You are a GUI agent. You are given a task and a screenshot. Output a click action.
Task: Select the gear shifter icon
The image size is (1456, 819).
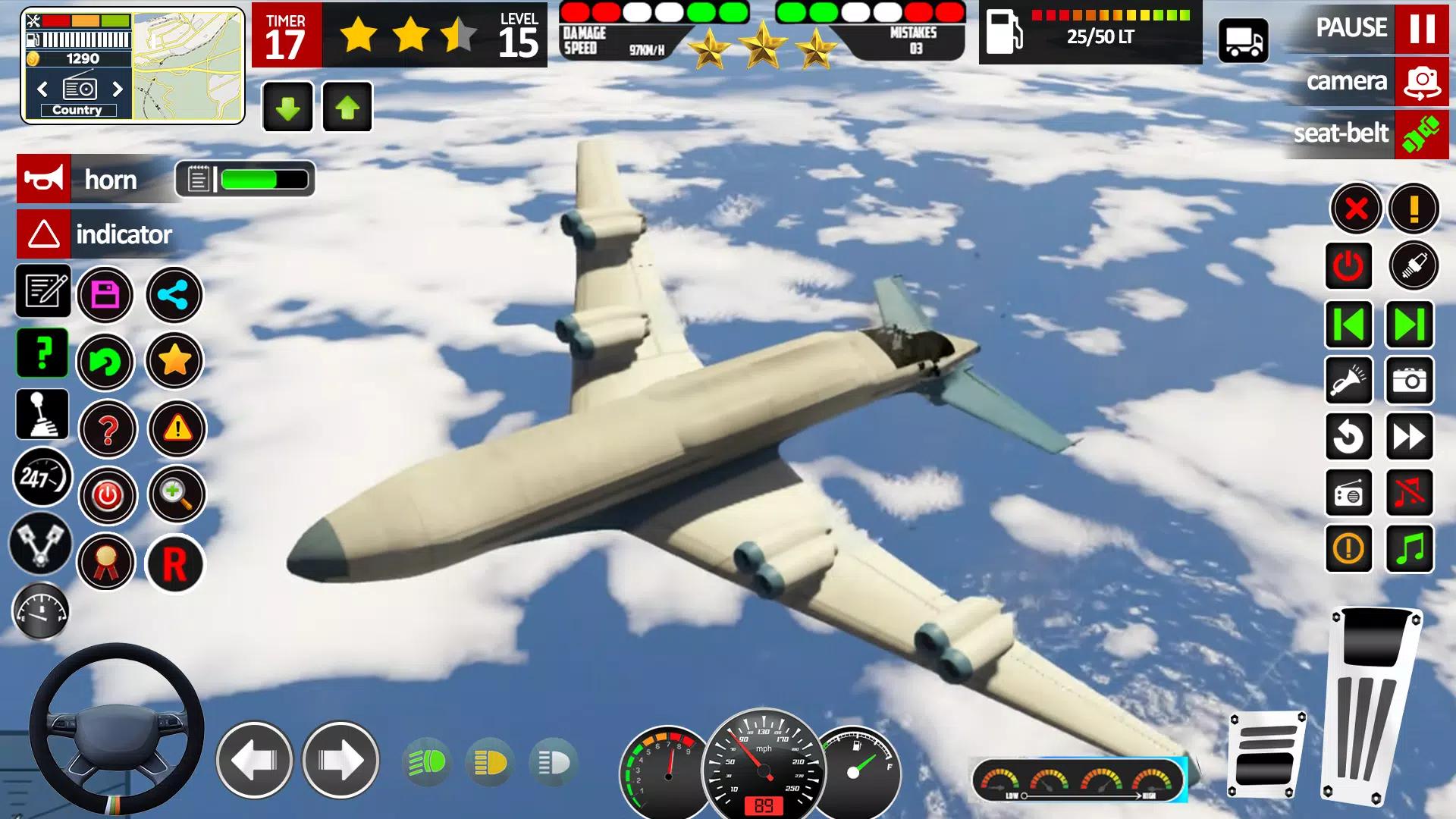coord(43,415)
